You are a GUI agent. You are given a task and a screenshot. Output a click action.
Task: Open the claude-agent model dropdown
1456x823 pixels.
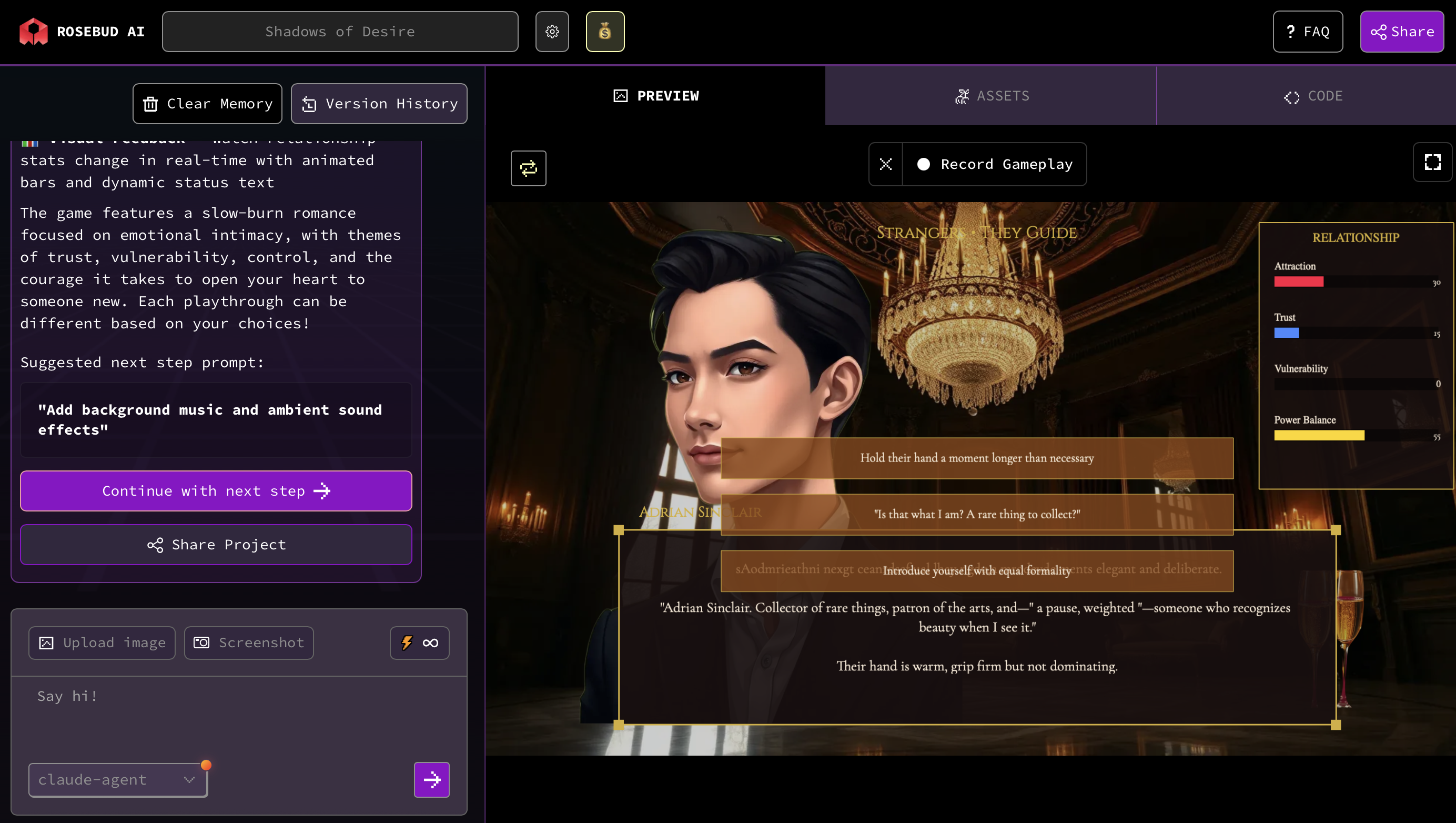click(x=118, y=780)
